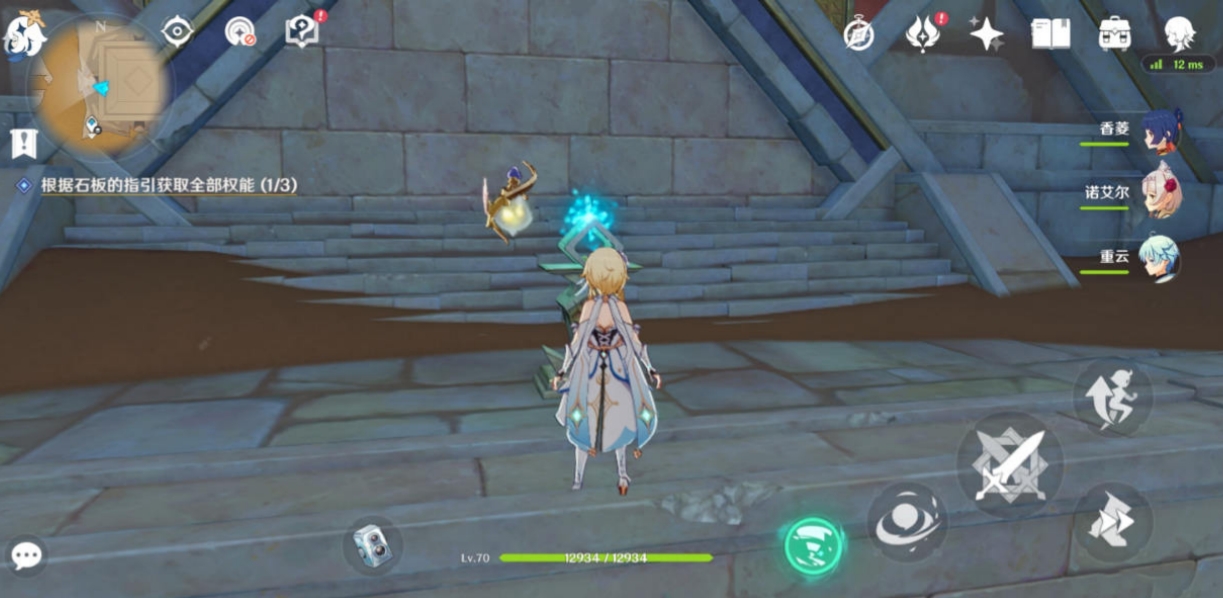Open the wish star icon
This screenshot has height=598, width=1223.
coord(986,34)
